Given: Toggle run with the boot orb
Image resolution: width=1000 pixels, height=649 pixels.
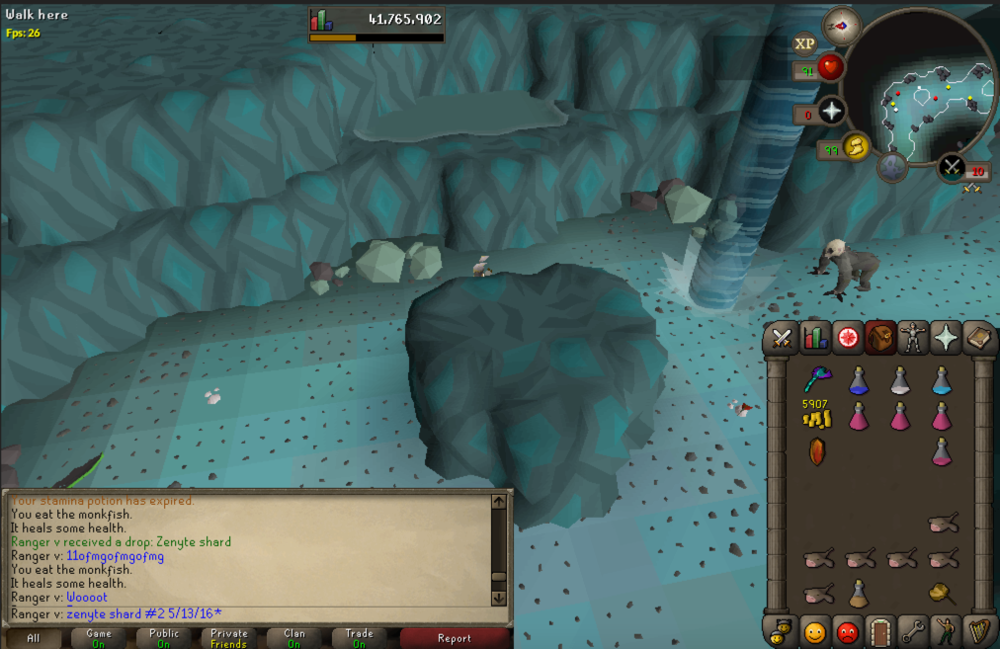Looking at the screenshot, I should pos(857,148).
